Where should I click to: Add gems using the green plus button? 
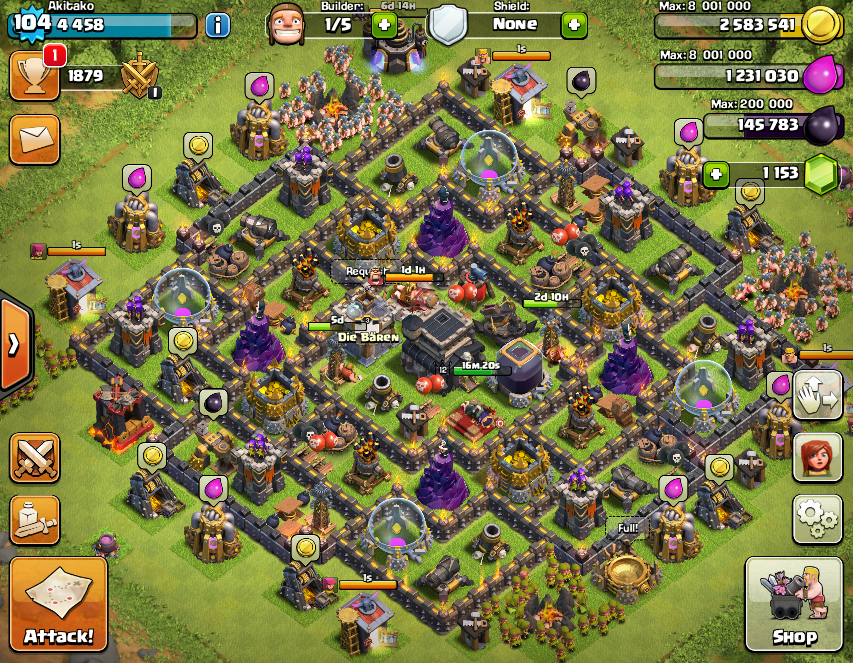[715, 174]
